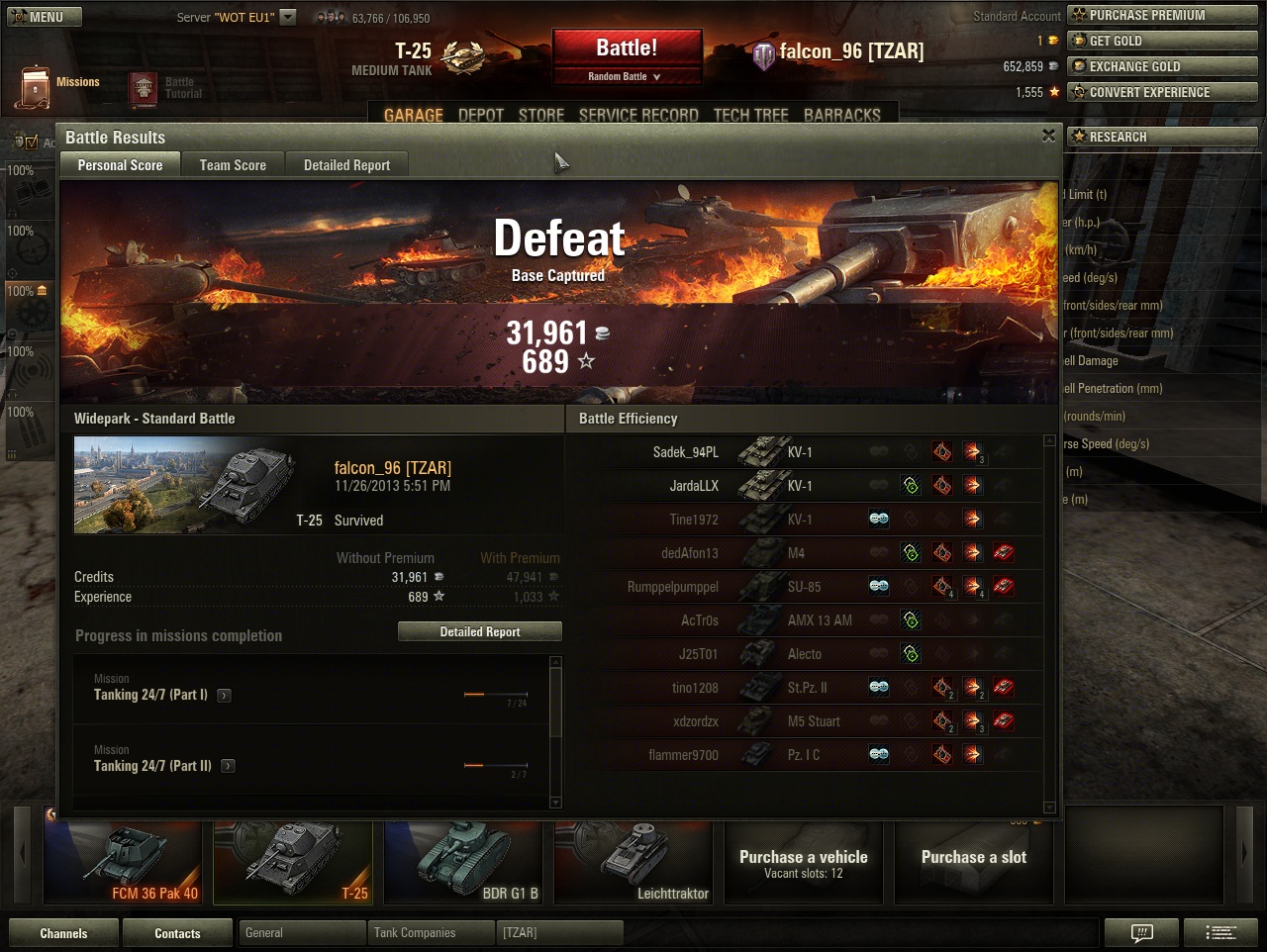Click Purchase a slot
The width and height of the screenshot is (1267, 952).
tap(974, 862)
